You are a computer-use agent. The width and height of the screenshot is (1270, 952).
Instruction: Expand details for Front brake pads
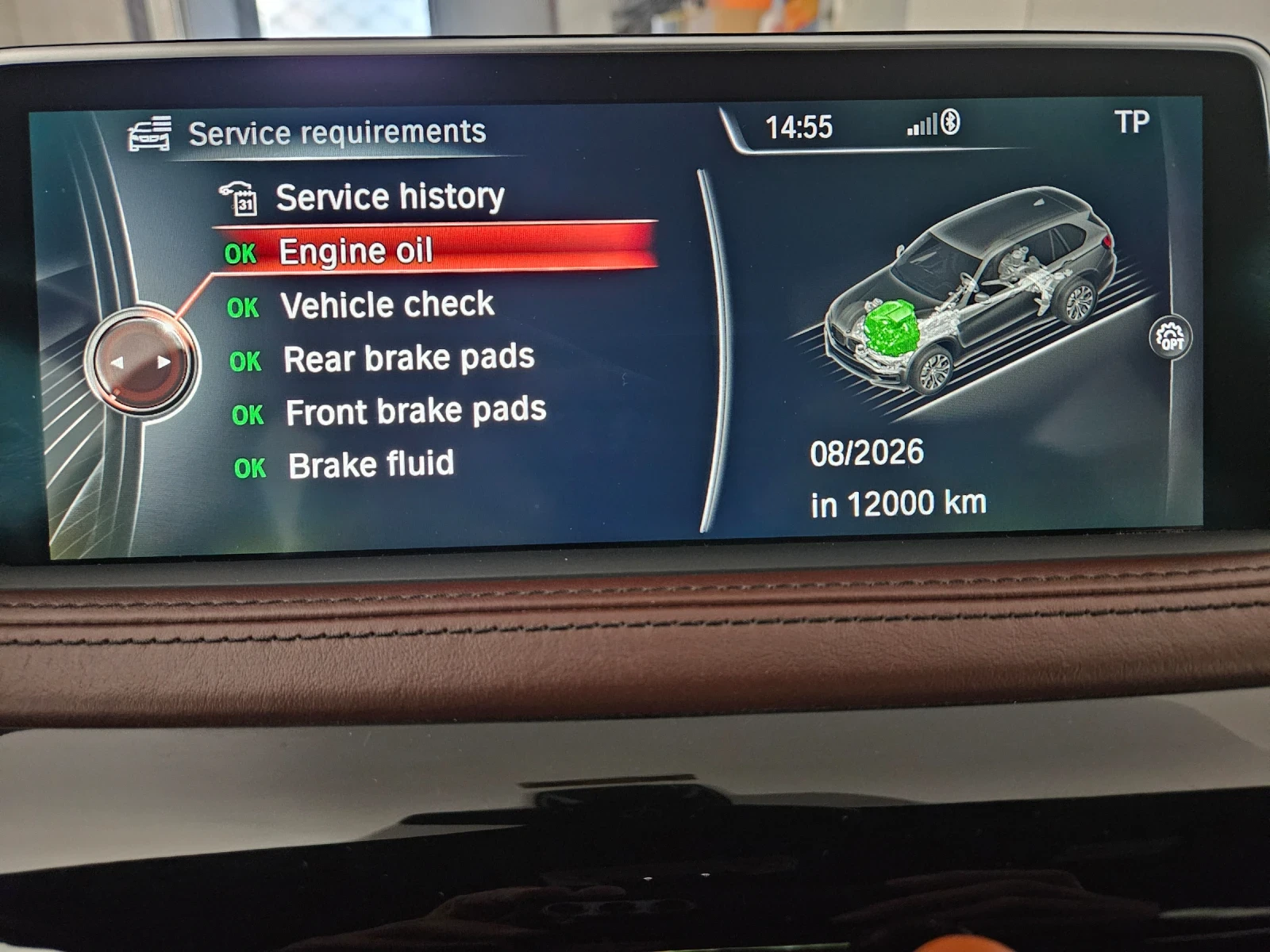tap(416, 410)
